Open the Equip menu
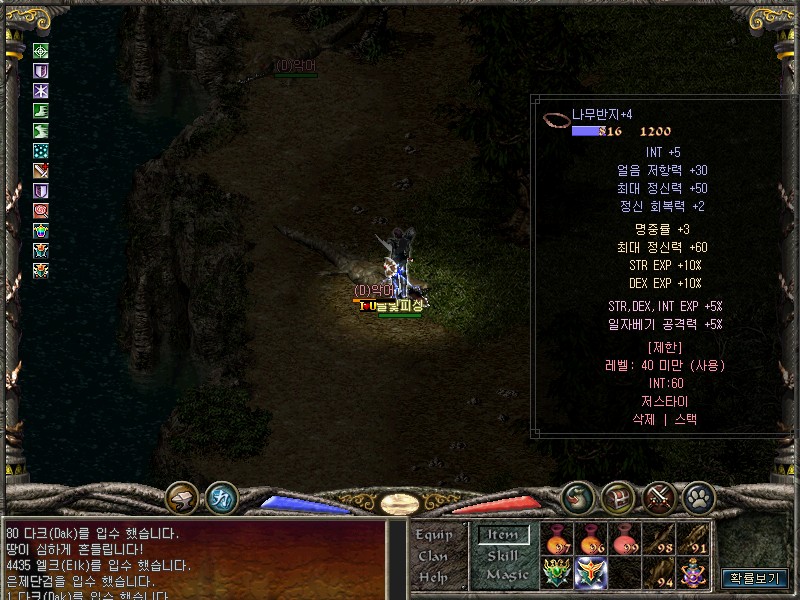 pyautogui.click(x=435, y=535)
